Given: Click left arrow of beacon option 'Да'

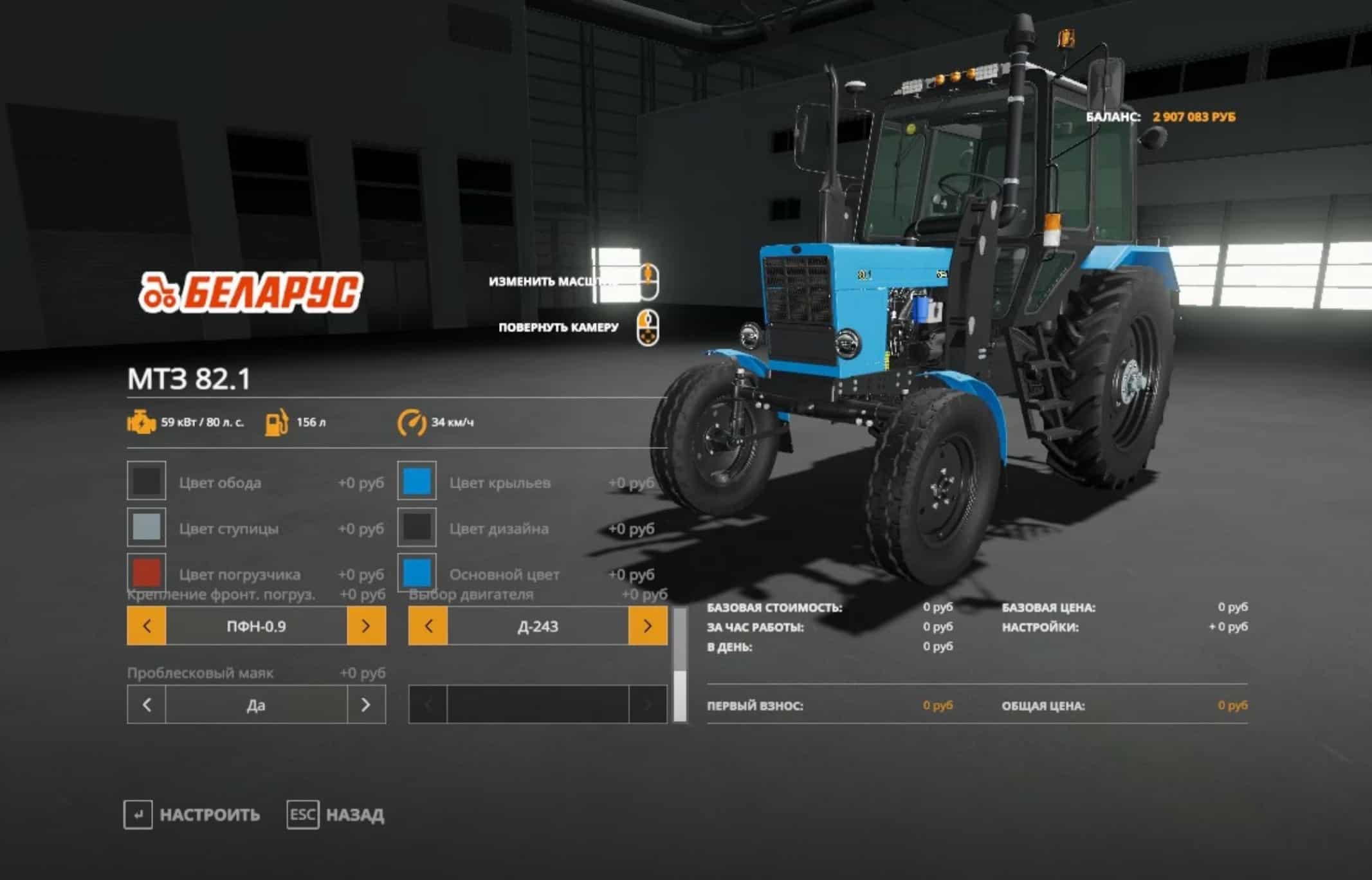Looking at the screenshot, I should (147, 705).
